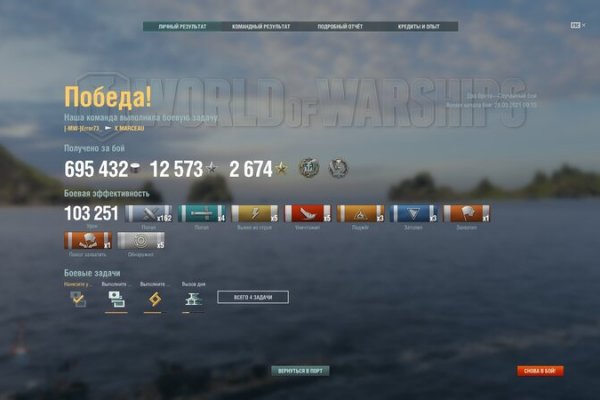
Task: Close the results screen with the Esc button
Action: point(576,26)
